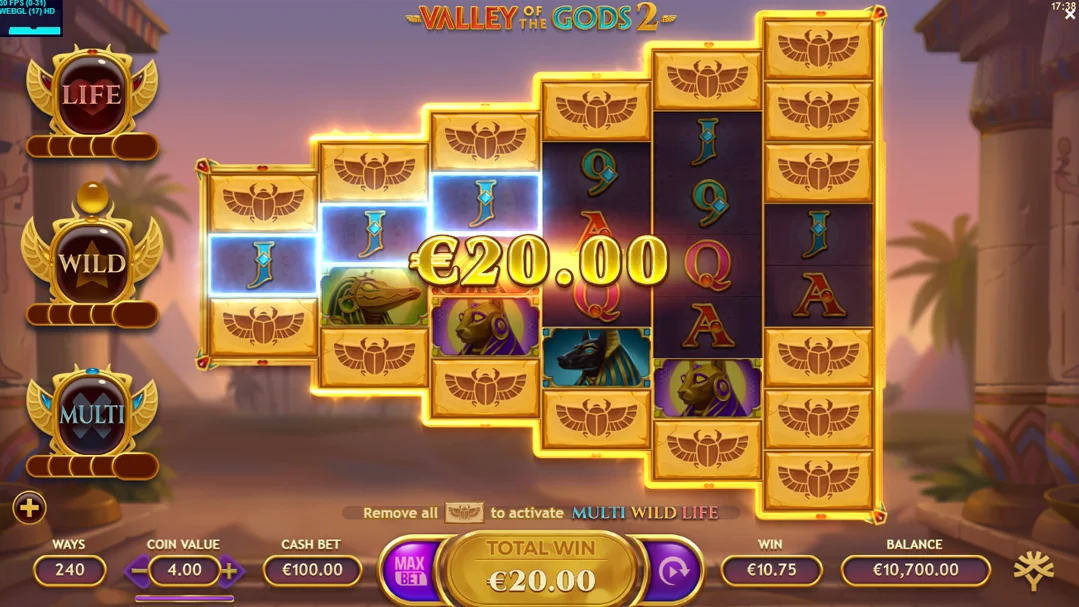
Task: Click the purple MAX BET button
Action: (409, 571)
